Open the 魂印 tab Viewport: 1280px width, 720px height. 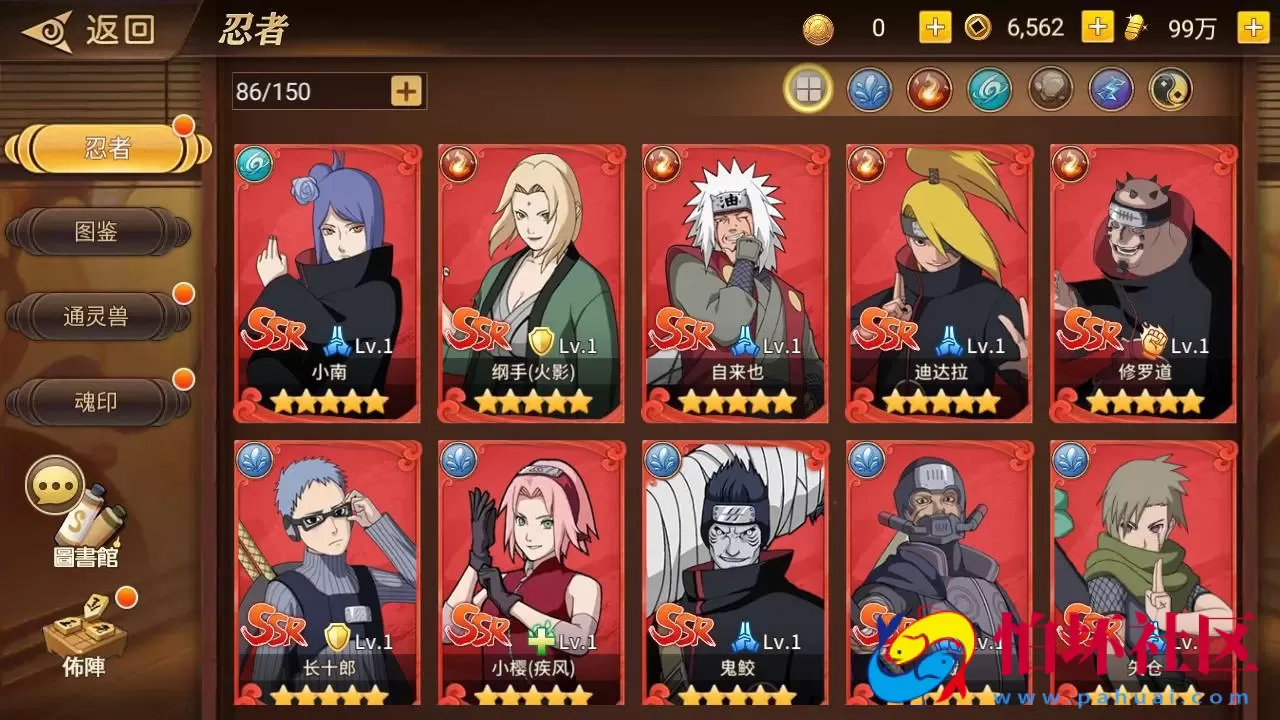(97, 402)
